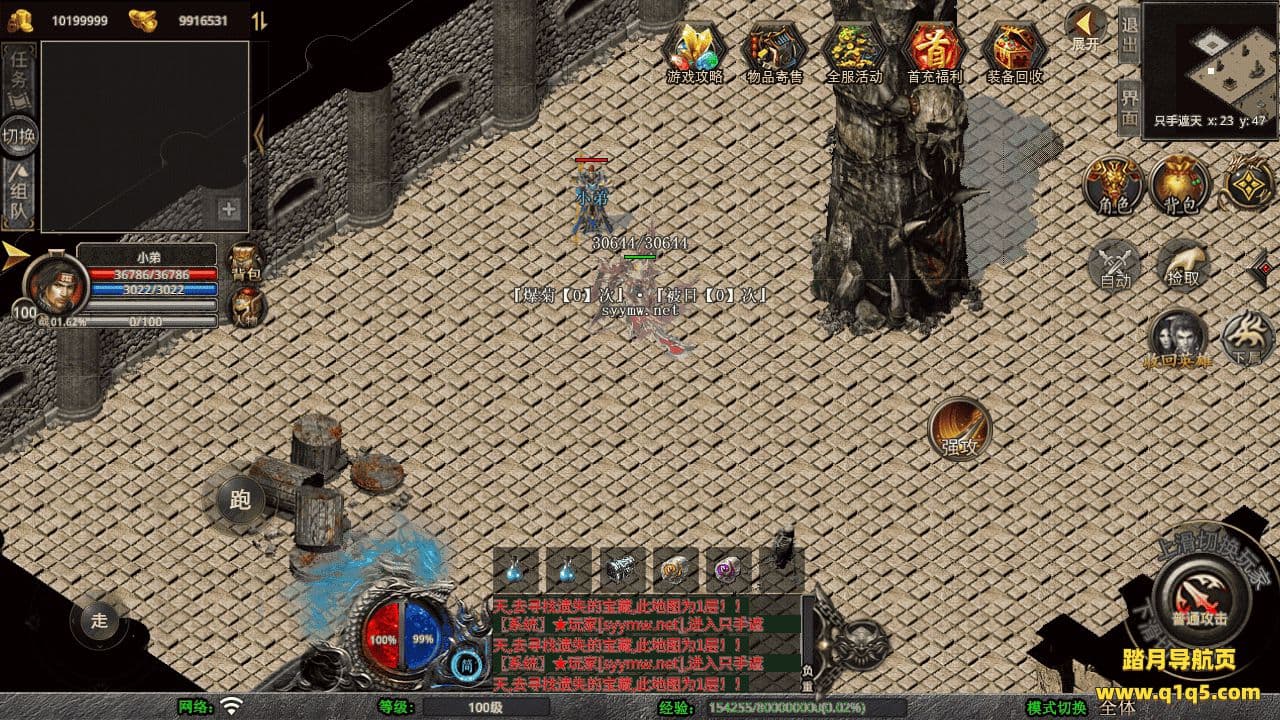The height and width of the screenshot is (720, 1280).
Task: Switch movement to 跑 run mode
Action: [x=240, y=499]
